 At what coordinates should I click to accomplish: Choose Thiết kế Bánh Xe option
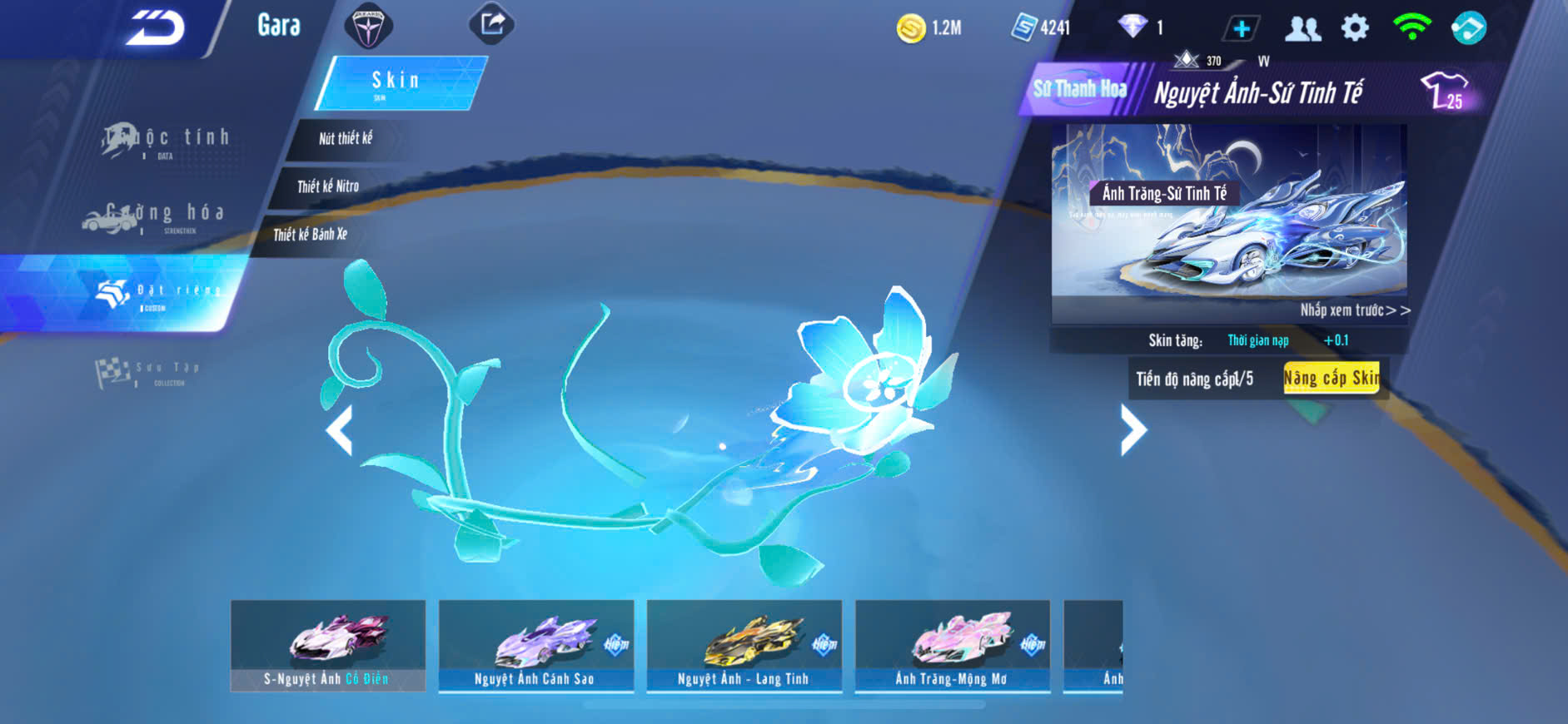pyautogui.click(x=311, y=235)
